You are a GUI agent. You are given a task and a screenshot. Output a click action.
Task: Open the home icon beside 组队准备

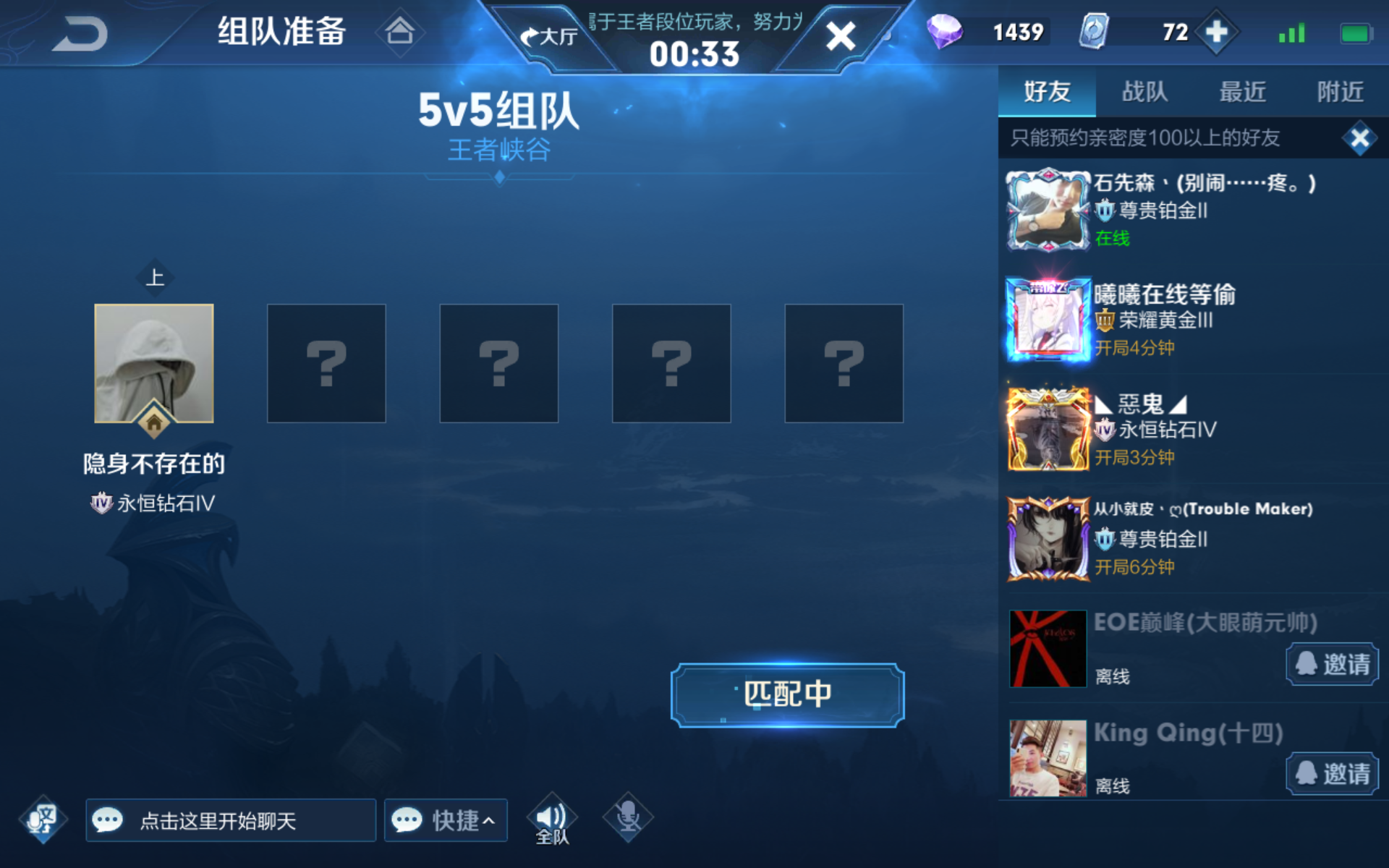click(x=401, y=32)
